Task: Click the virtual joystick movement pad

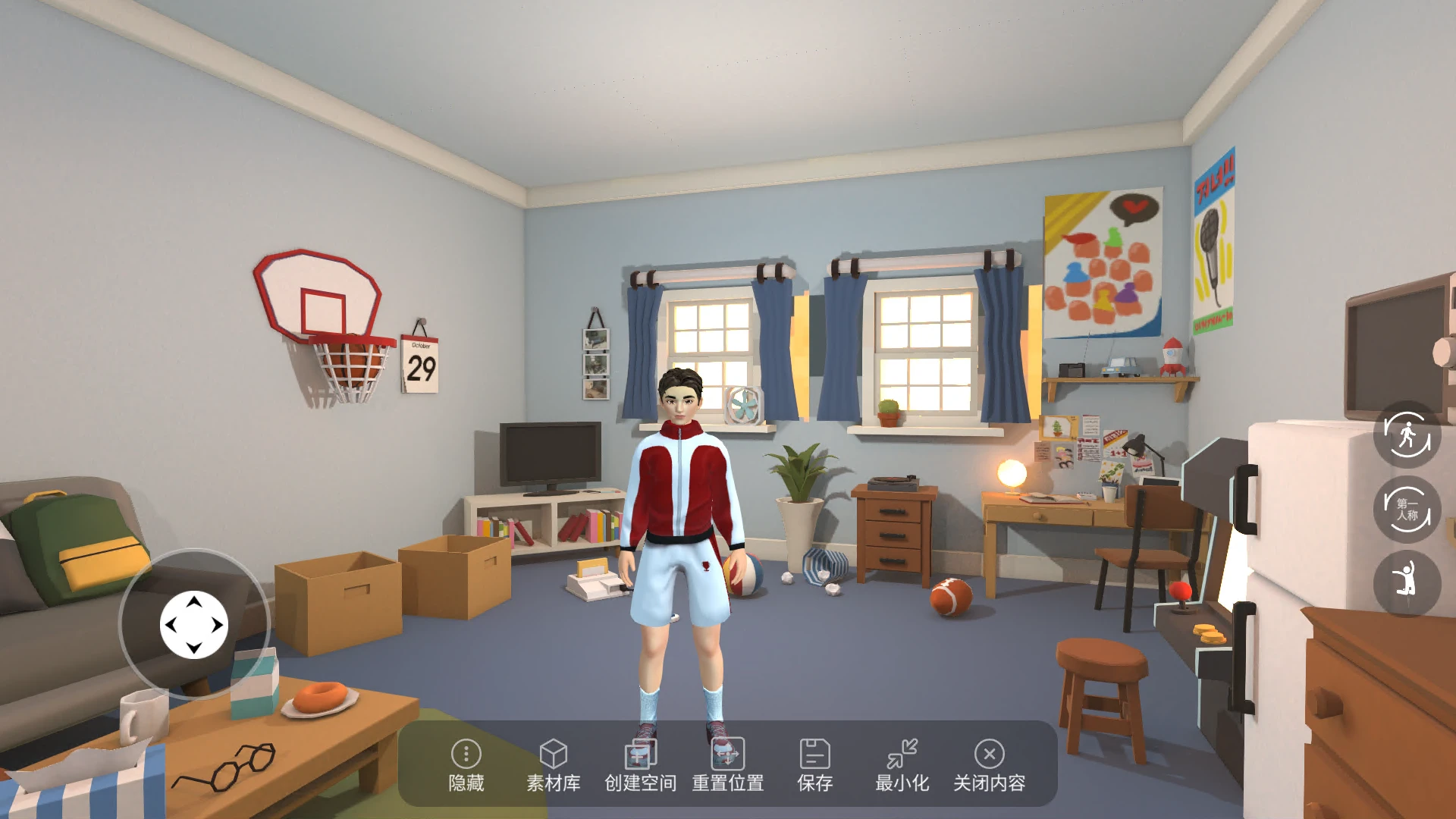Action: point(194,625)
